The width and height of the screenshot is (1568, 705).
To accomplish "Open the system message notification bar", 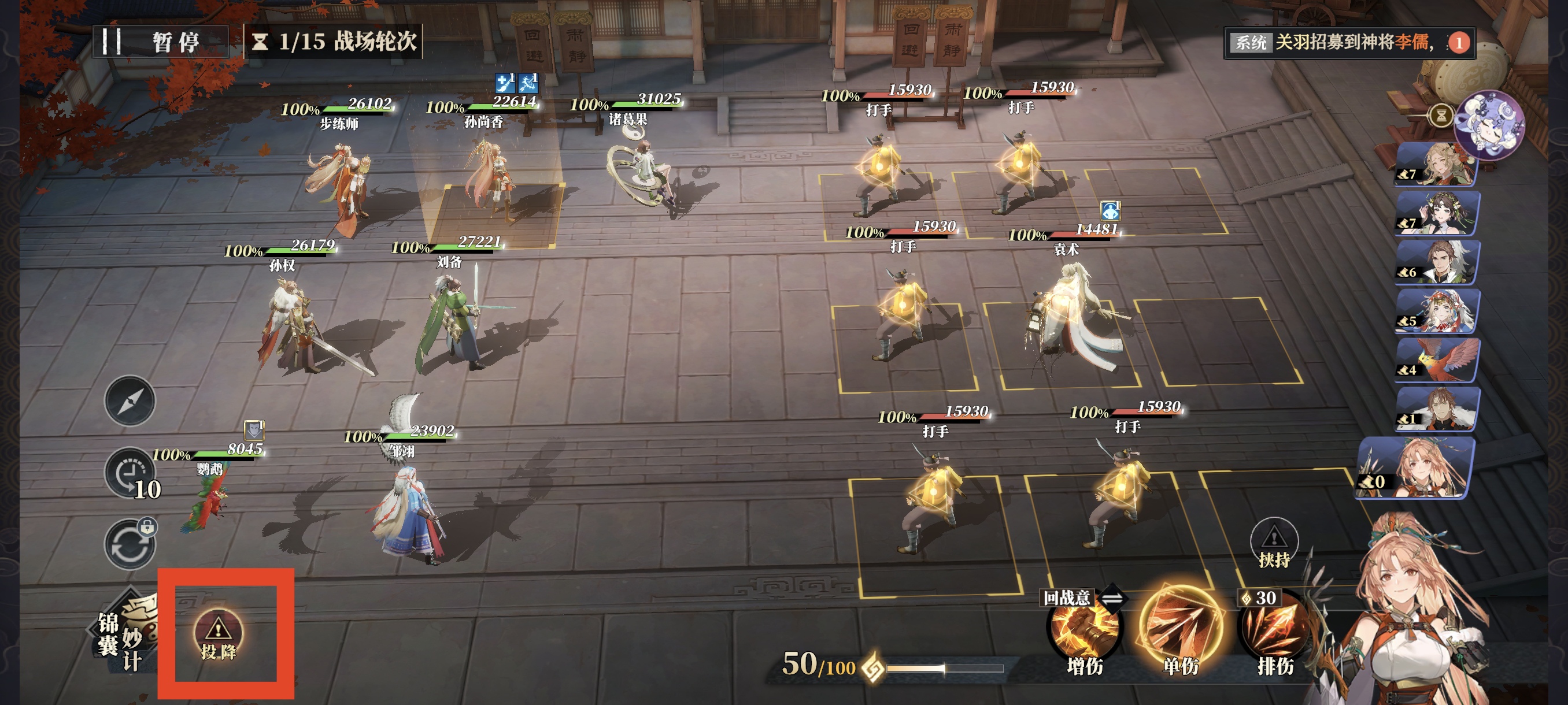I will click(1348, 42).
